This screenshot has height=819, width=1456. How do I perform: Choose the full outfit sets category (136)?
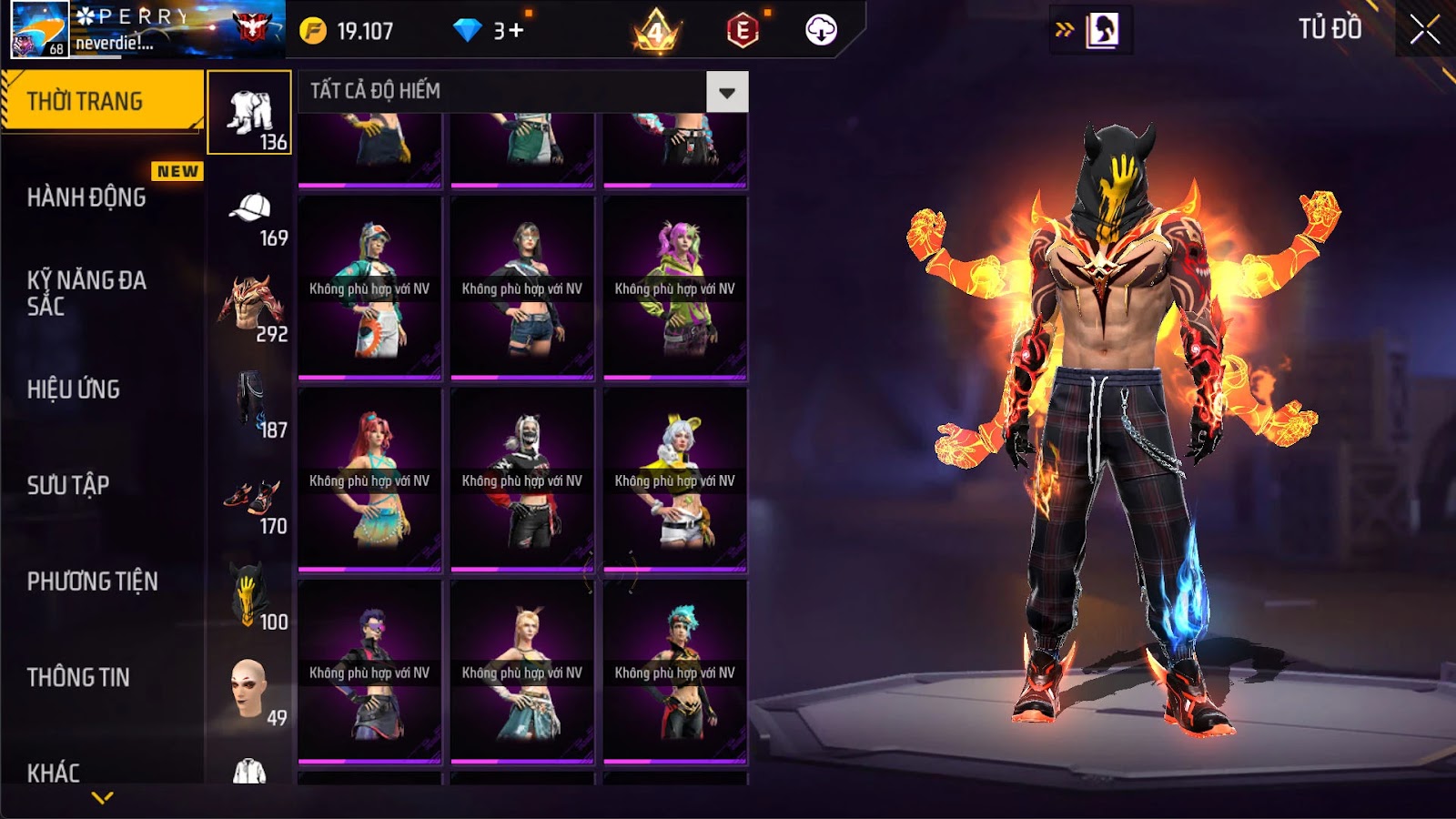click(249, 113)
